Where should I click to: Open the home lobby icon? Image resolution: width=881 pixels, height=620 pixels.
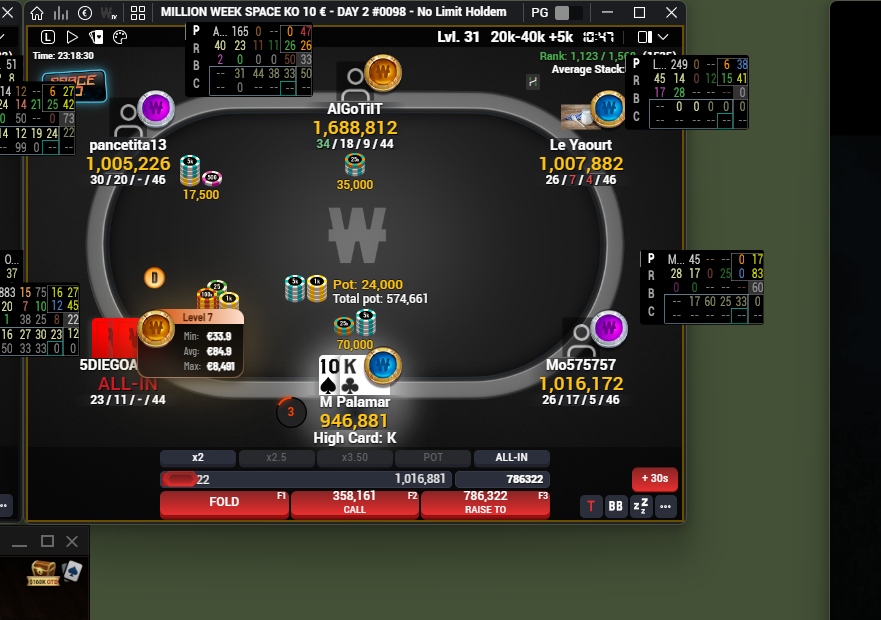coord(37,13)
